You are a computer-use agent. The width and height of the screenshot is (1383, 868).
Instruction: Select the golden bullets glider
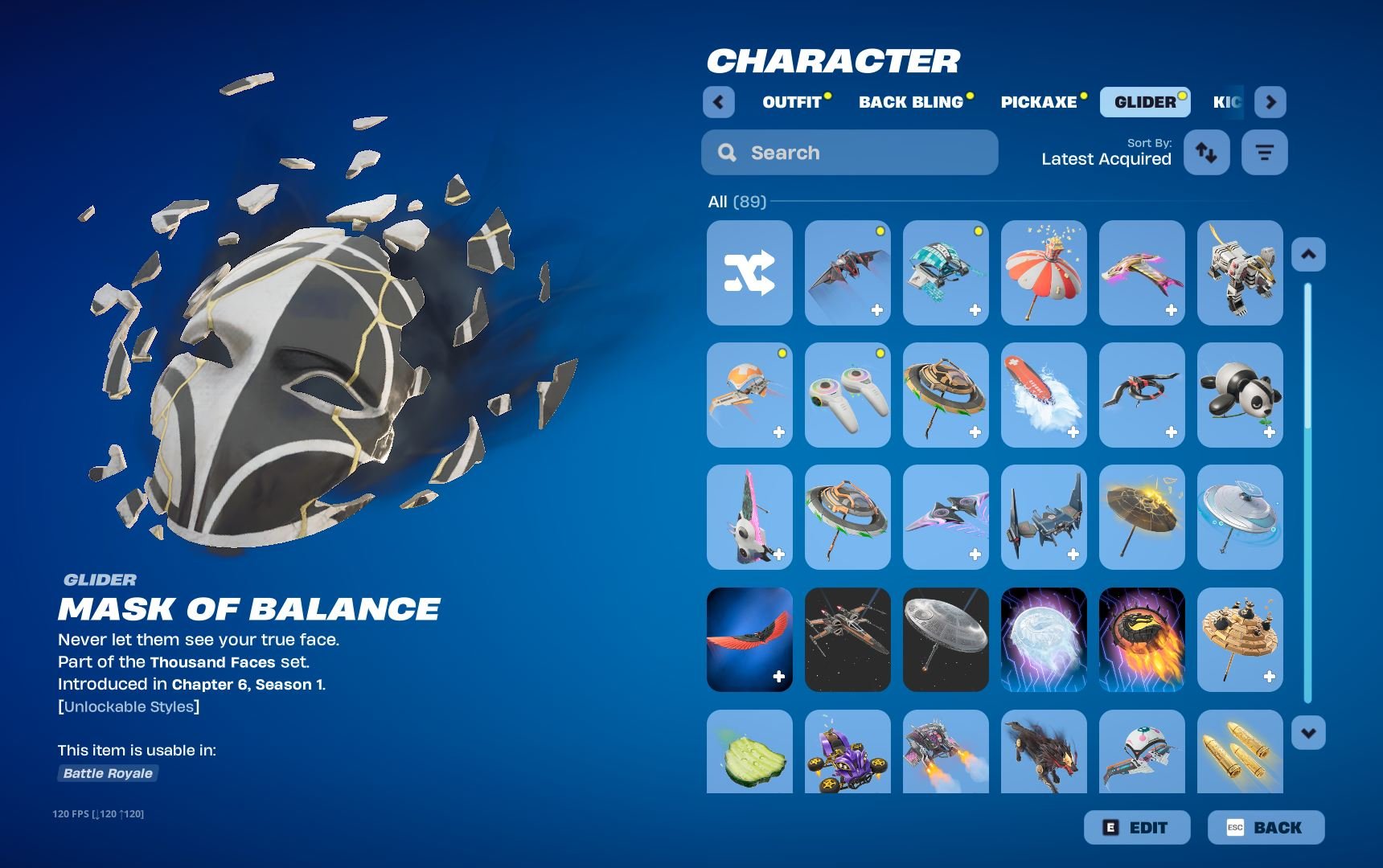click(x=1239, y=755)
